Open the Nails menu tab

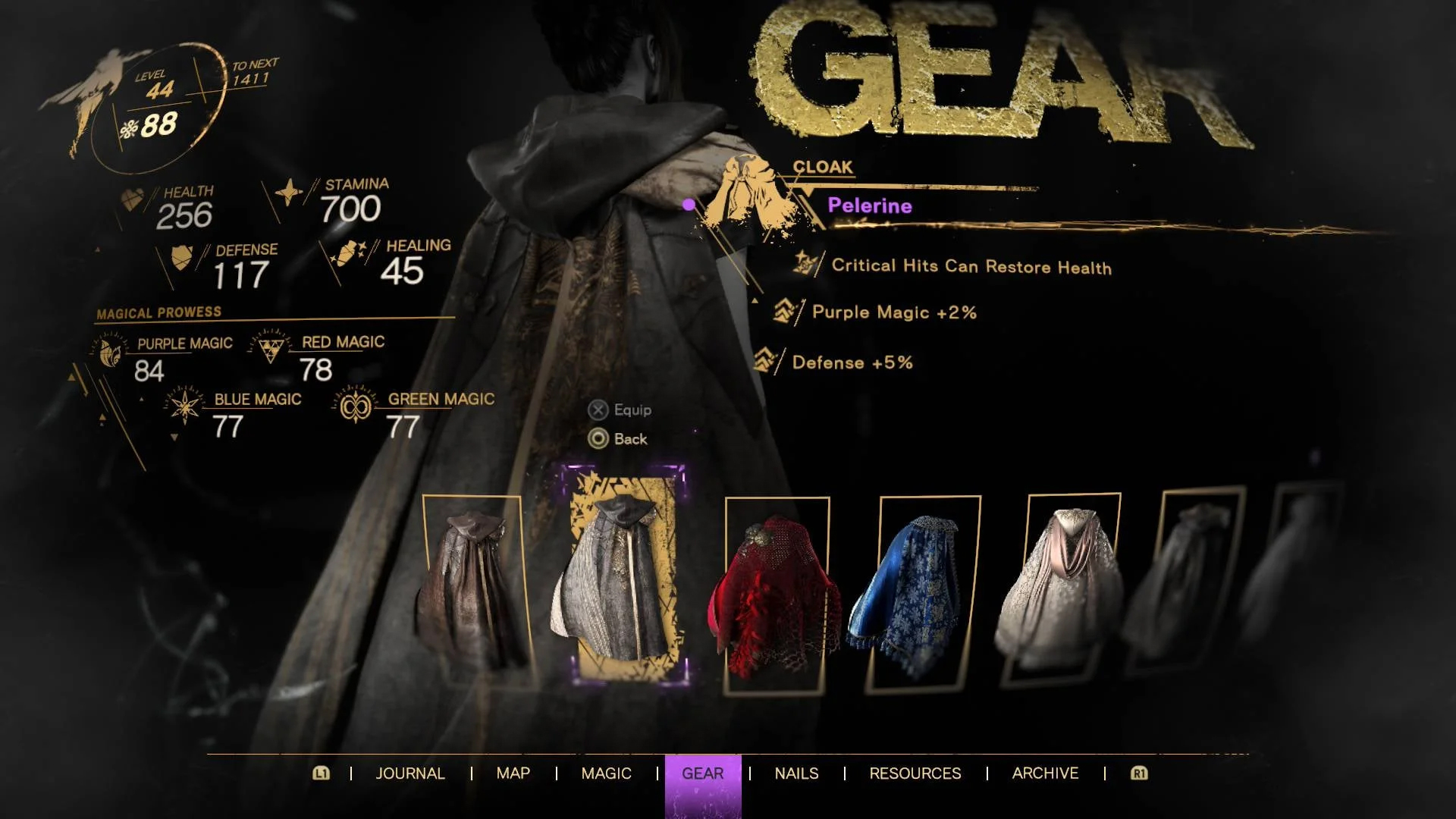[x=796, y=773]
